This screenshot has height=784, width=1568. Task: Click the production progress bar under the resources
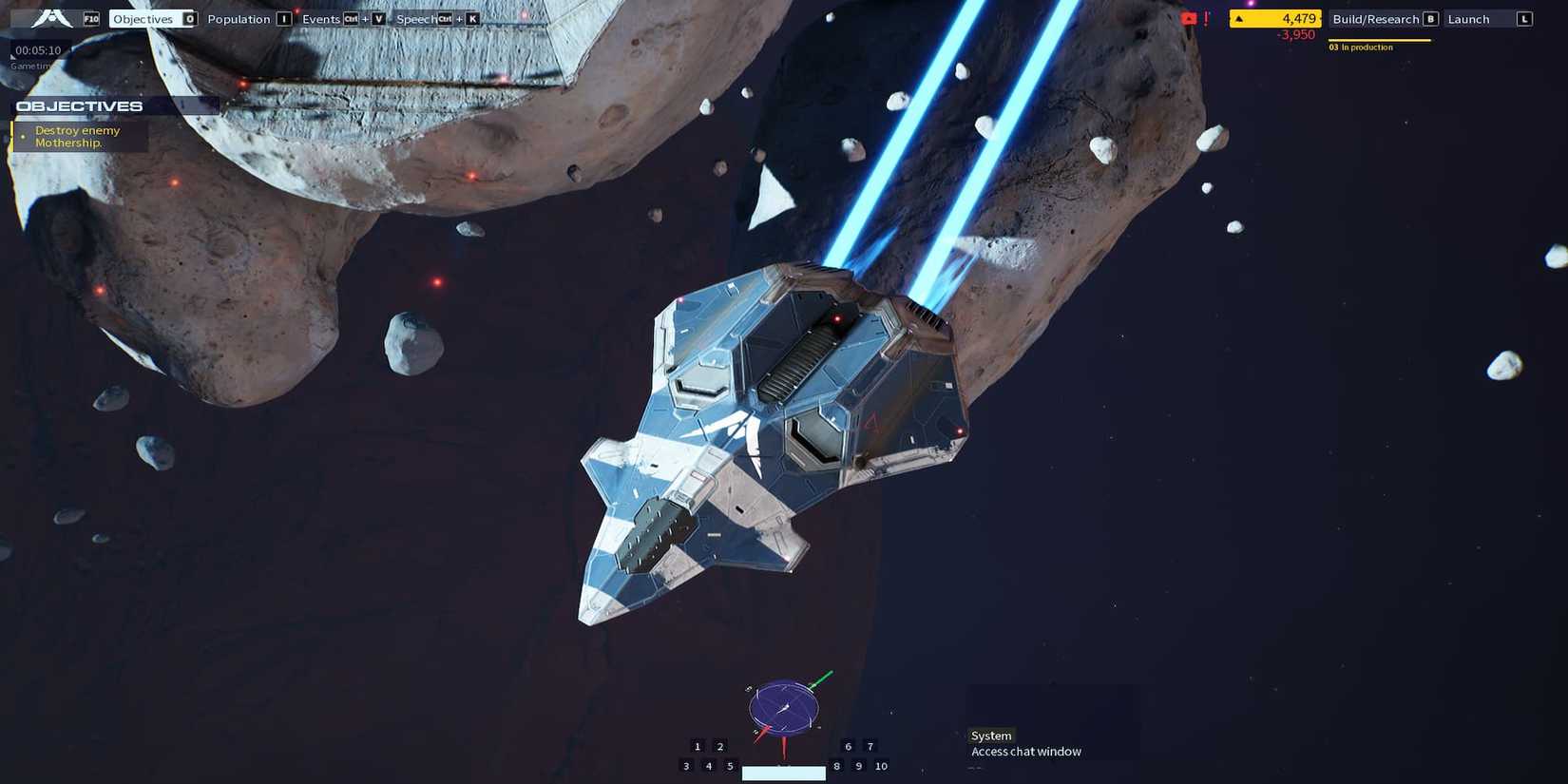point(1380,40)
